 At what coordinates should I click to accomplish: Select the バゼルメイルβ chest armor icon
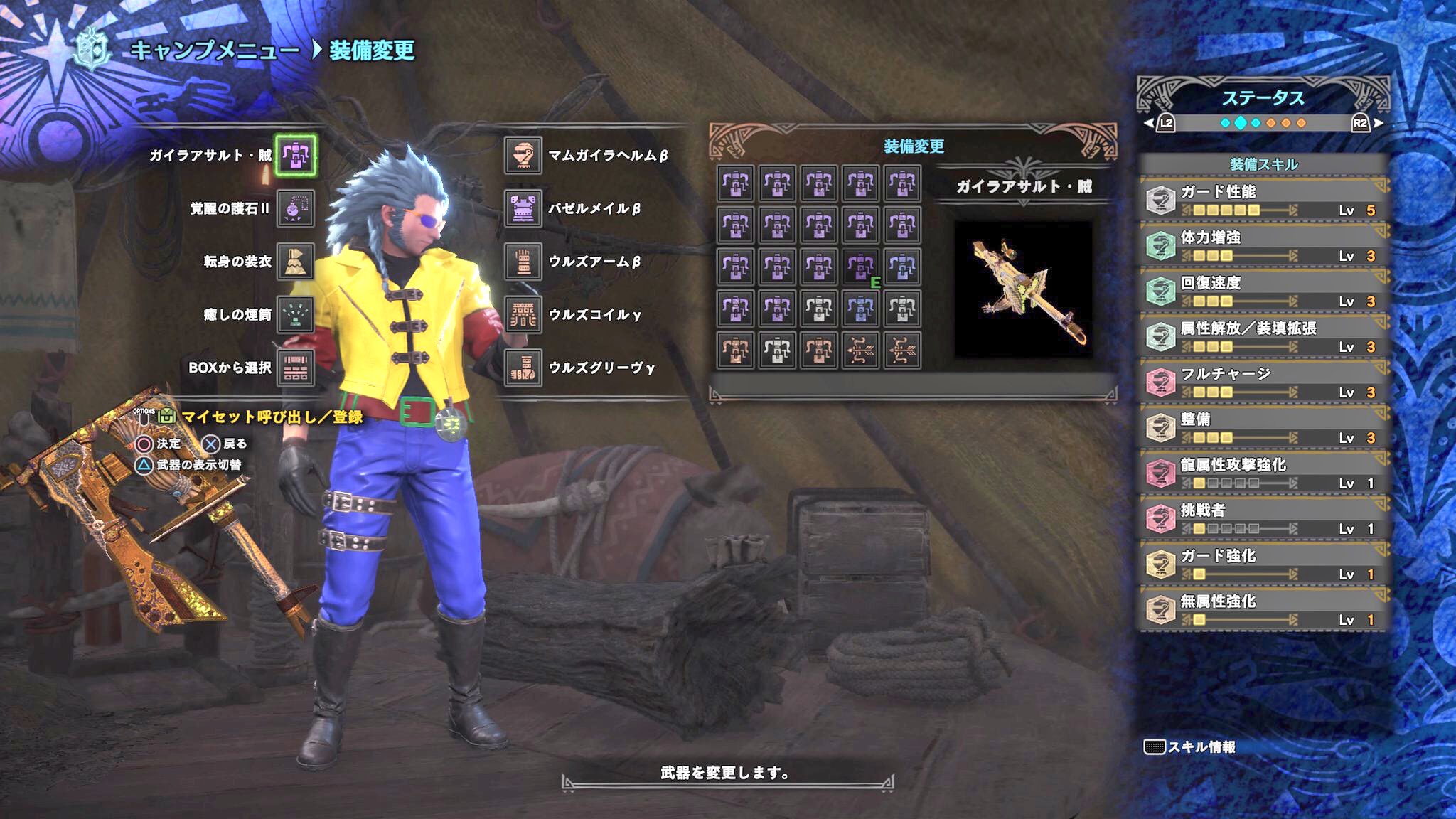[x=523, y=208]
